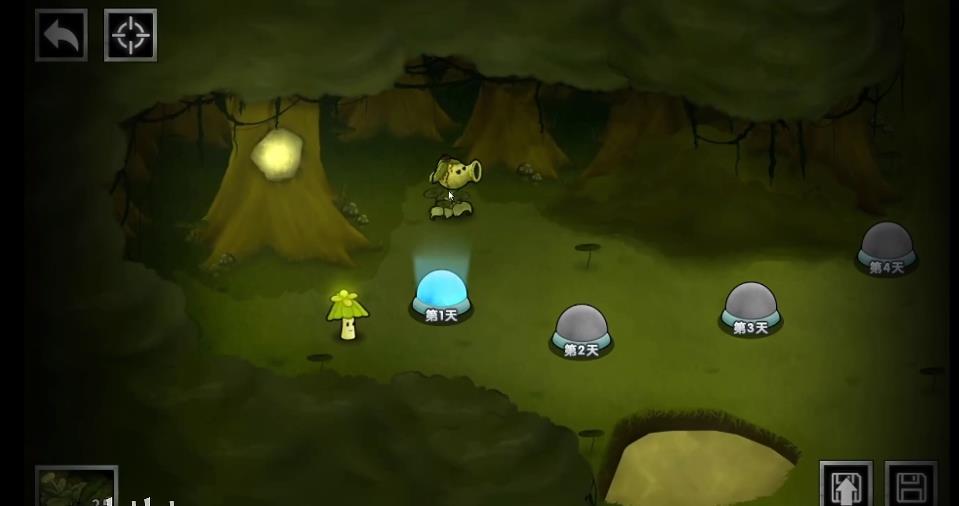Viewport: 959px width, 506px height.
Task: Open the floppy disk with arrow button
Action: pos(846,486)
